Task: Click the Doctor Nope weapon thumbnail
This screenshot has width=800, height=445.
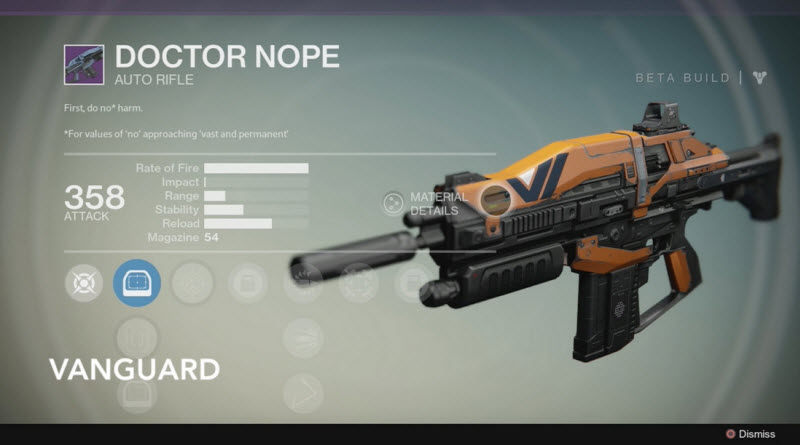Action: (x=85, y=63)
